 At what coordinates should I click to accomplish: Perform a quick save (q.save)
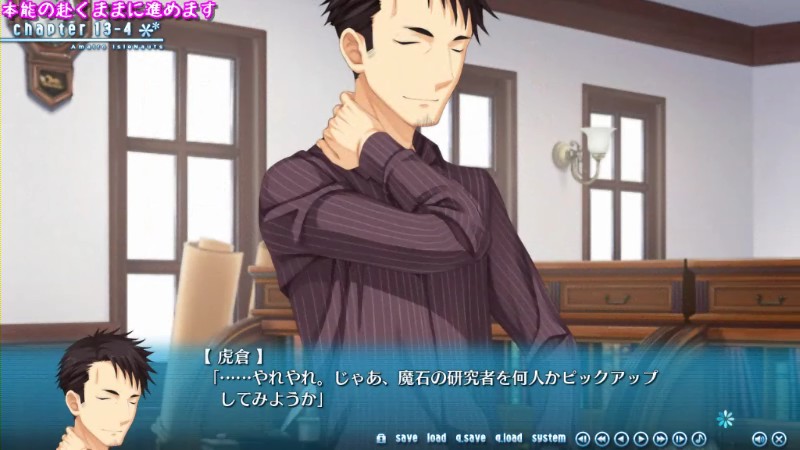point(470,438)
